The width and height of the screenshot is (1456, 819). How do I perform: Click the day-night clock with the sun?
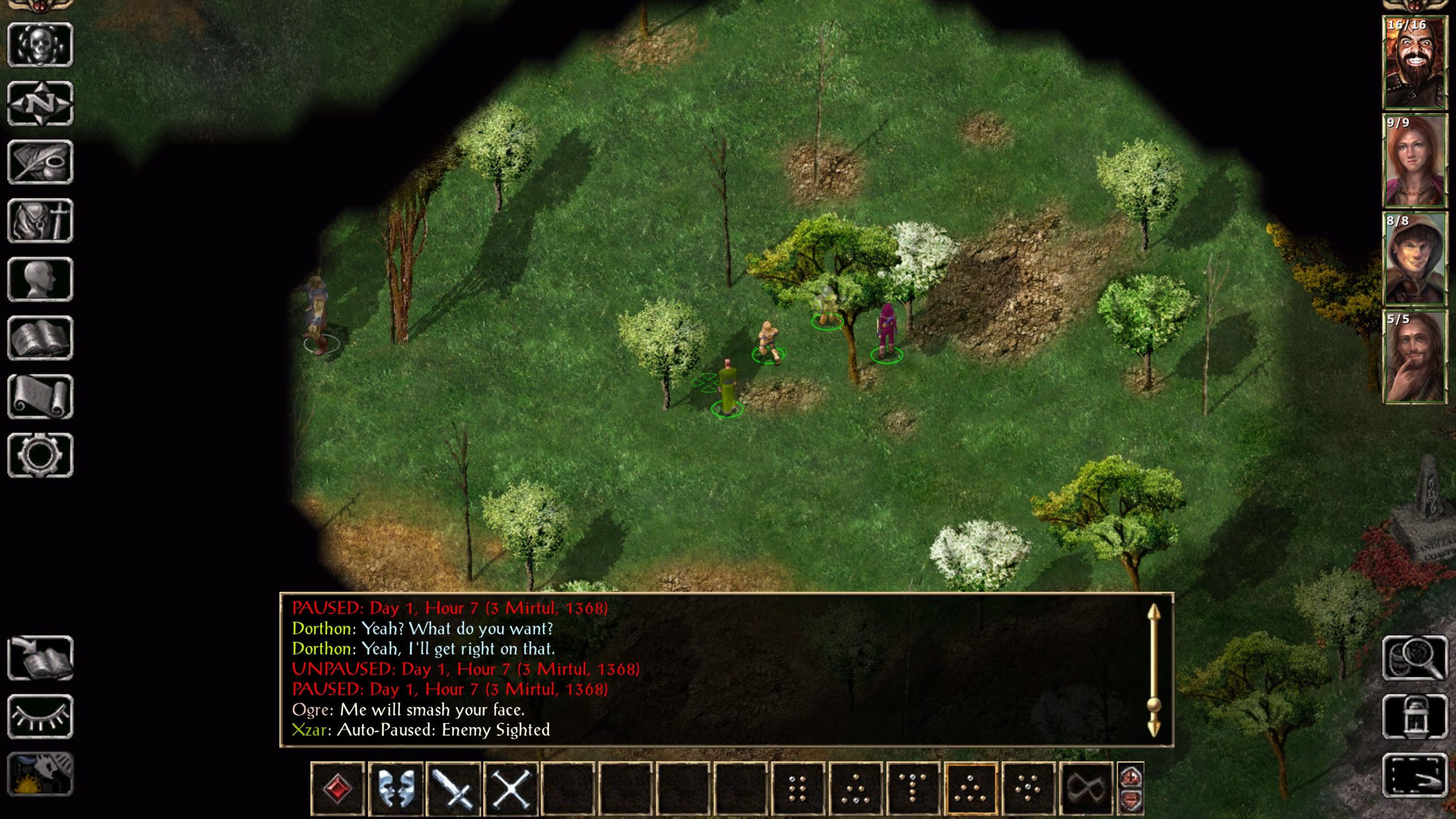click(40, 775)
